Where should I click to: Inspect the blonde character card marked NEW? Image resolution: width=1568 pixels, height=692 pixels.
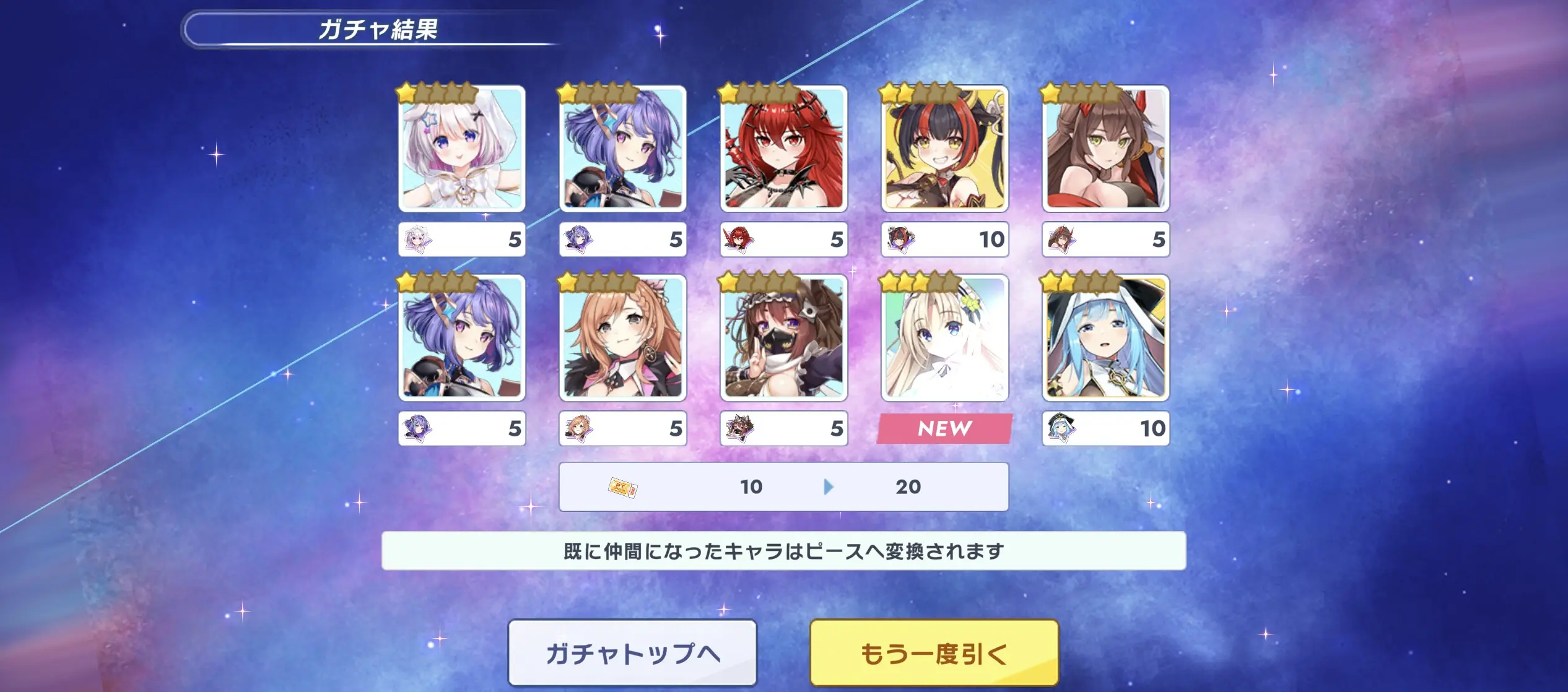click(x=944, y=338)
